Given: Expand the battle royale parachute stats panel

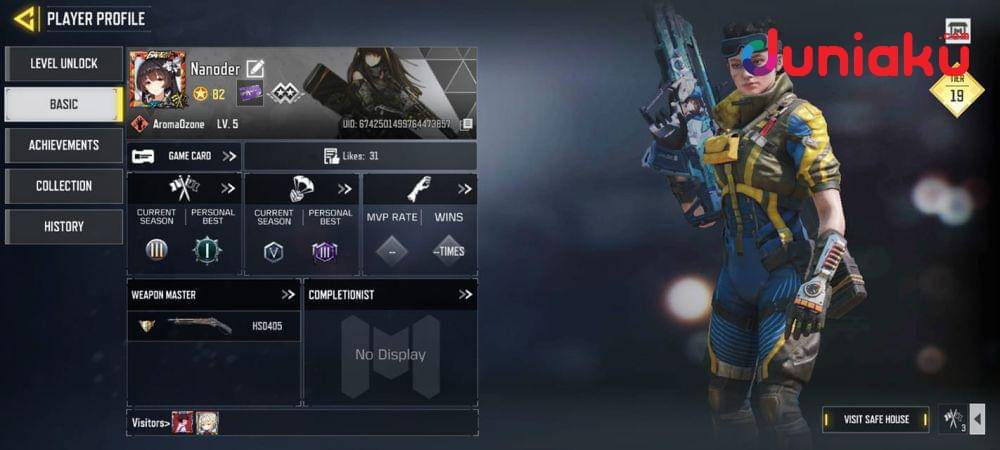Looking at the screenshot, I should (x=345, y=188).
